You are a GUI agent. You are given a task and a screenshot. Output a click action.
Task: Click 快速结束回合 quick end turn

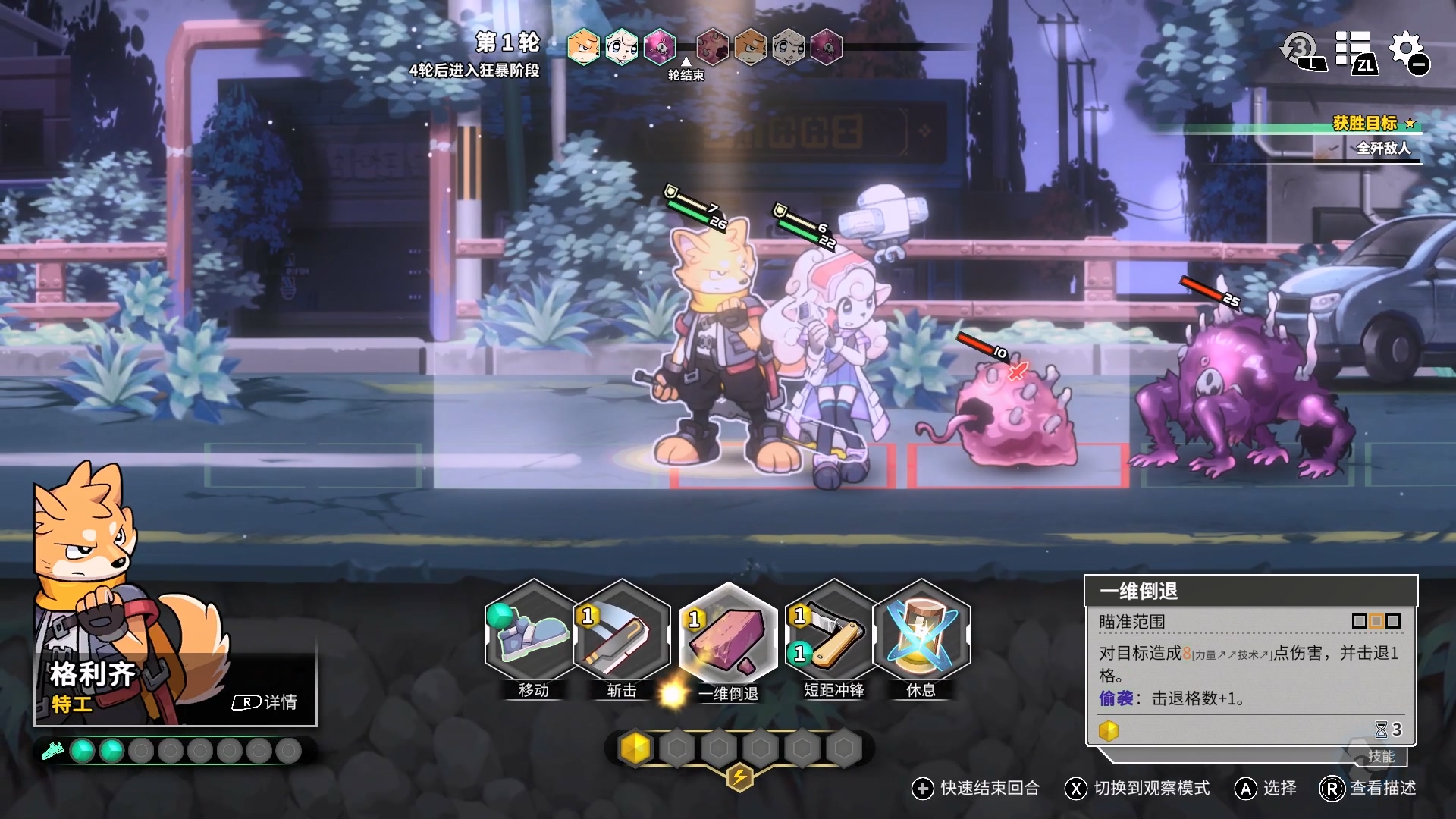(976, 789)
